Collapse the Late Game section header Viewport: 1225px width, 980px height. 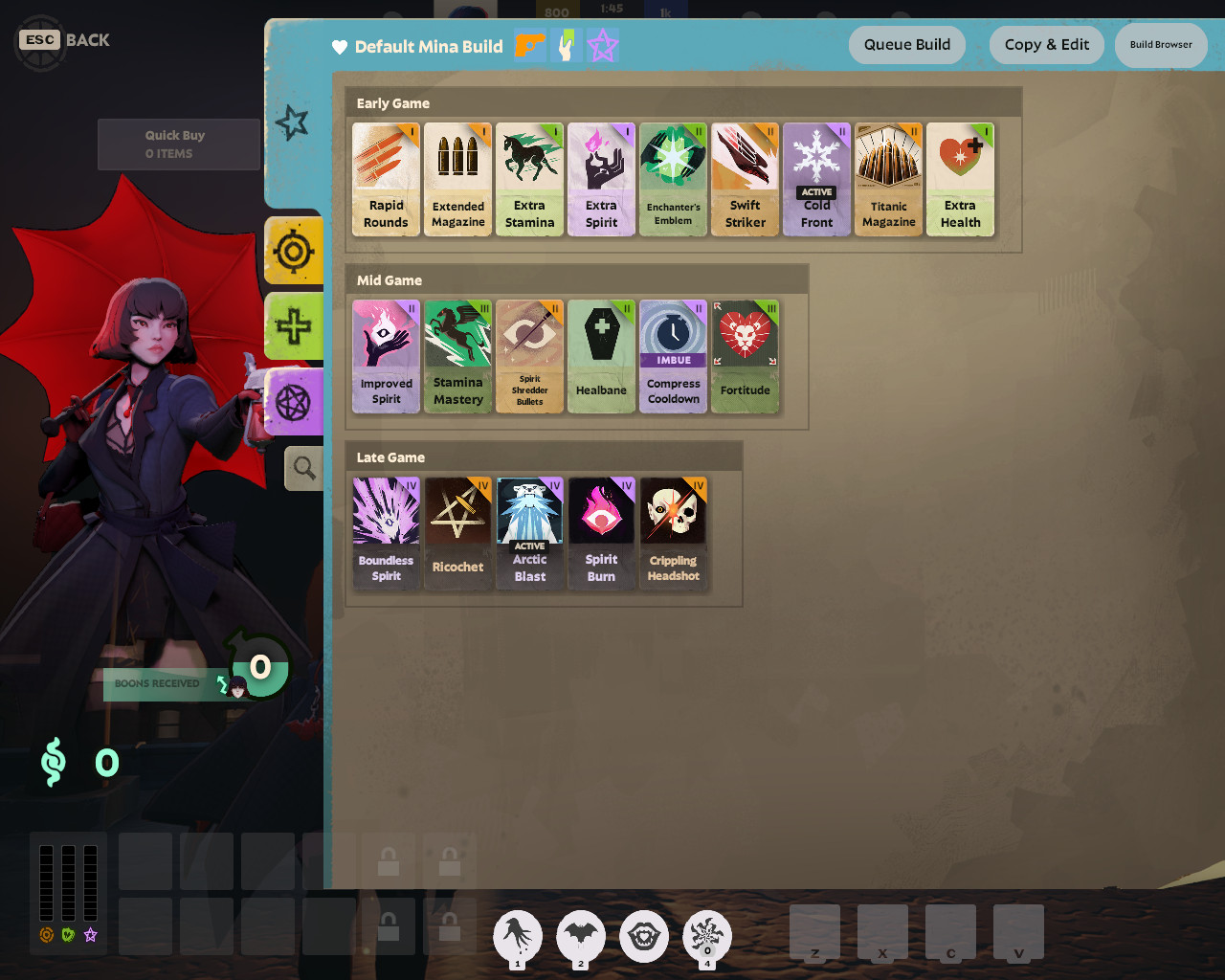click(x=392, y=457)
